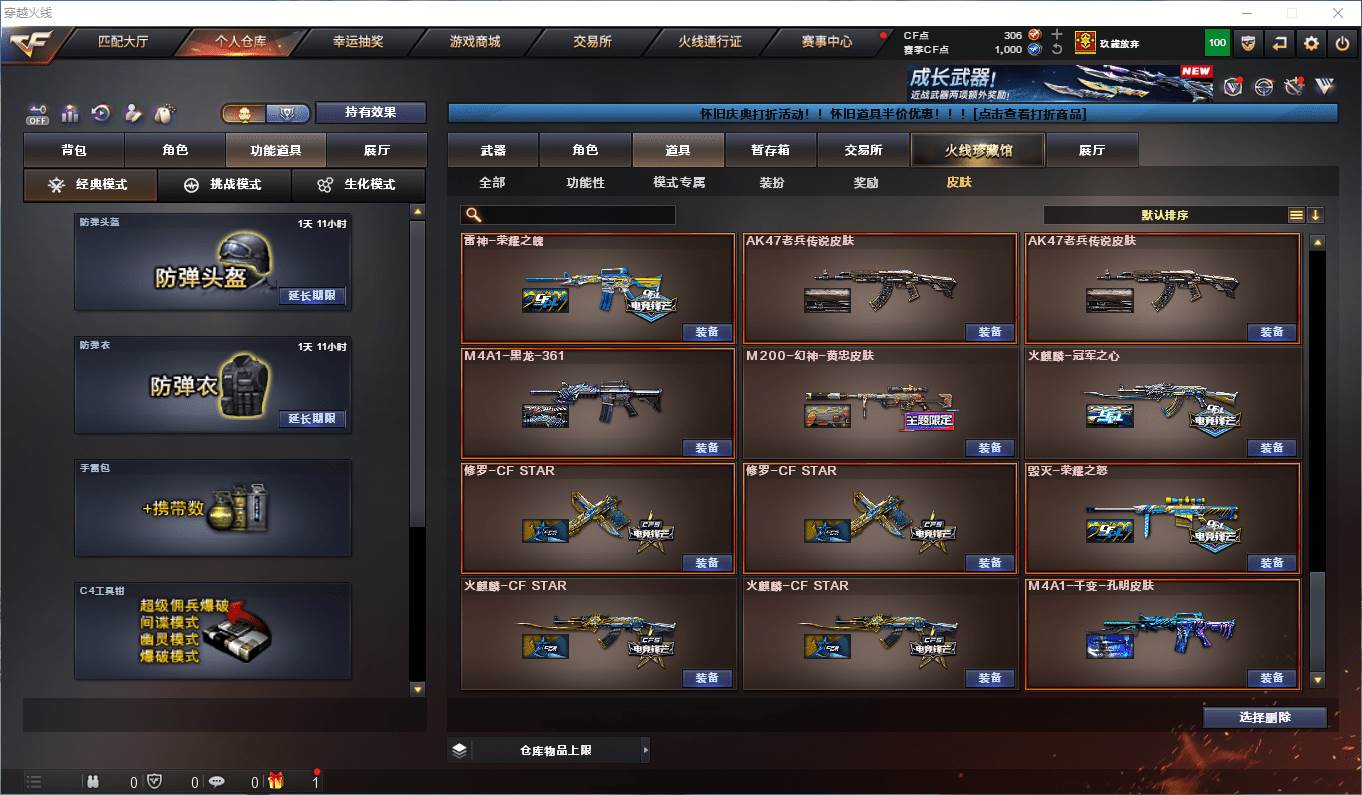Click the 选择删除 button
The image size is (1362, 795).
[1264, 718]
